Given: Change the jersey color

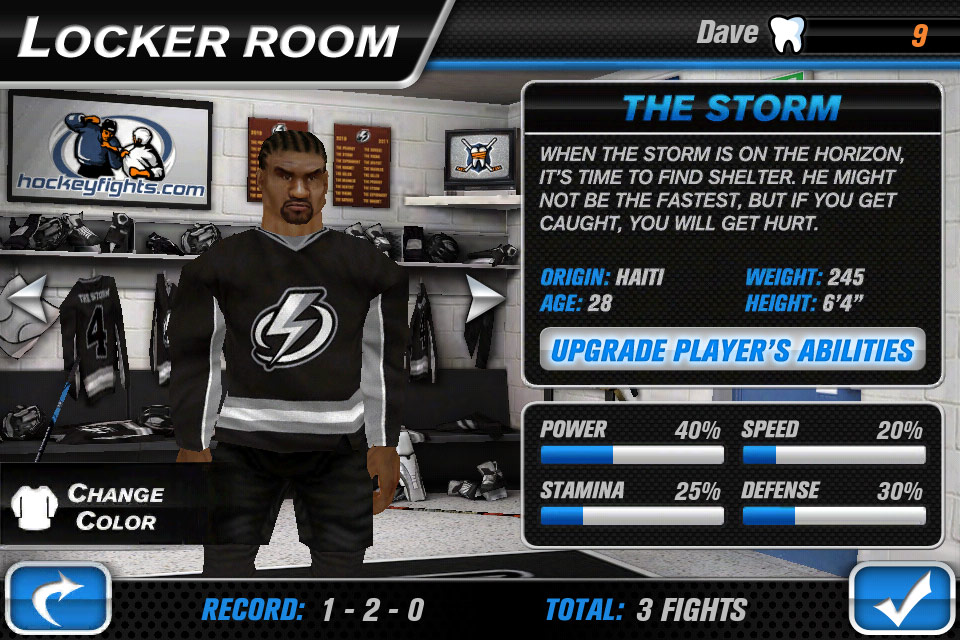Looking at the screenshot, I should pos(90,507).
